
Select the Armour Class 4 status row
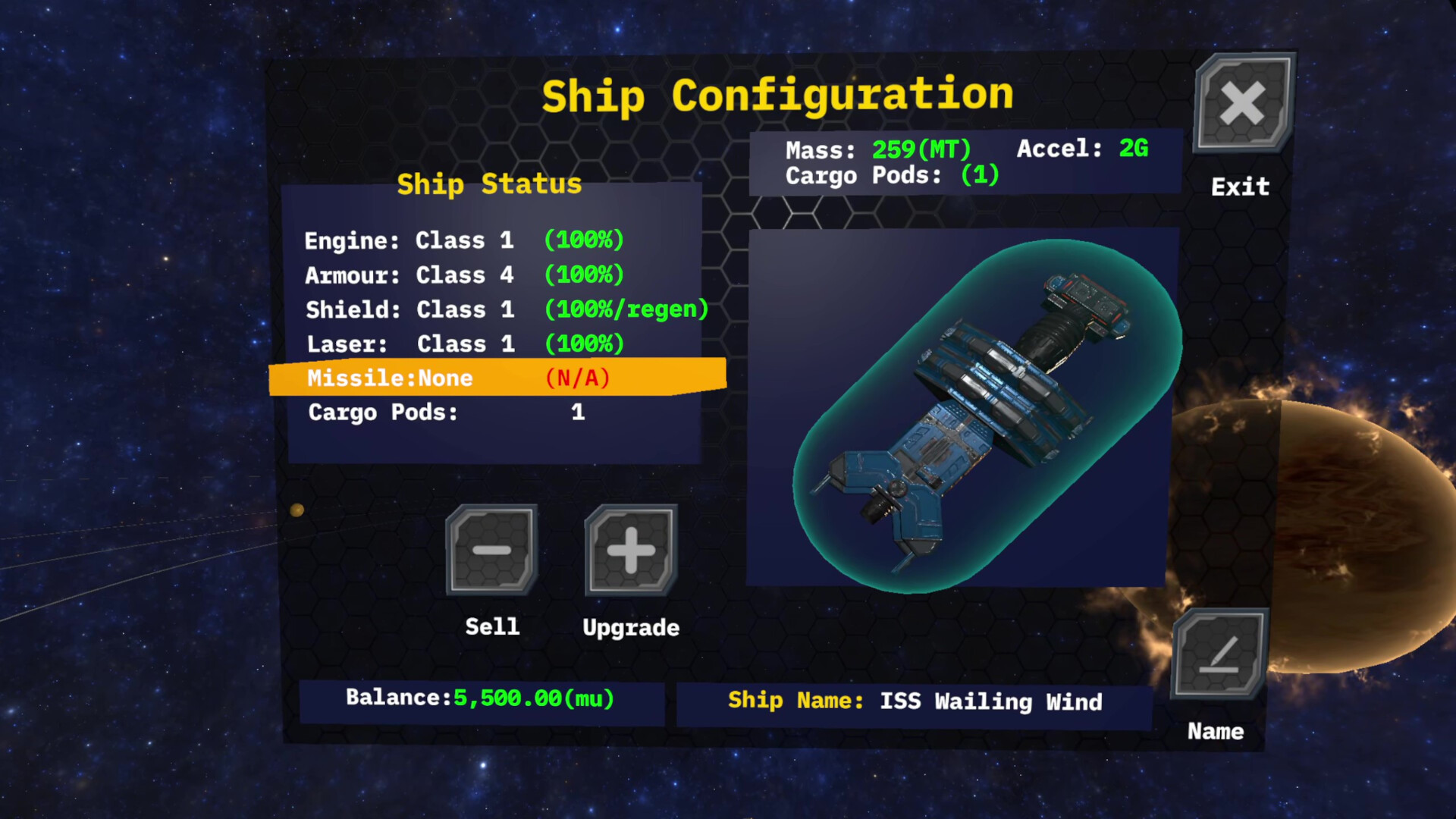[x=464, y=275]
